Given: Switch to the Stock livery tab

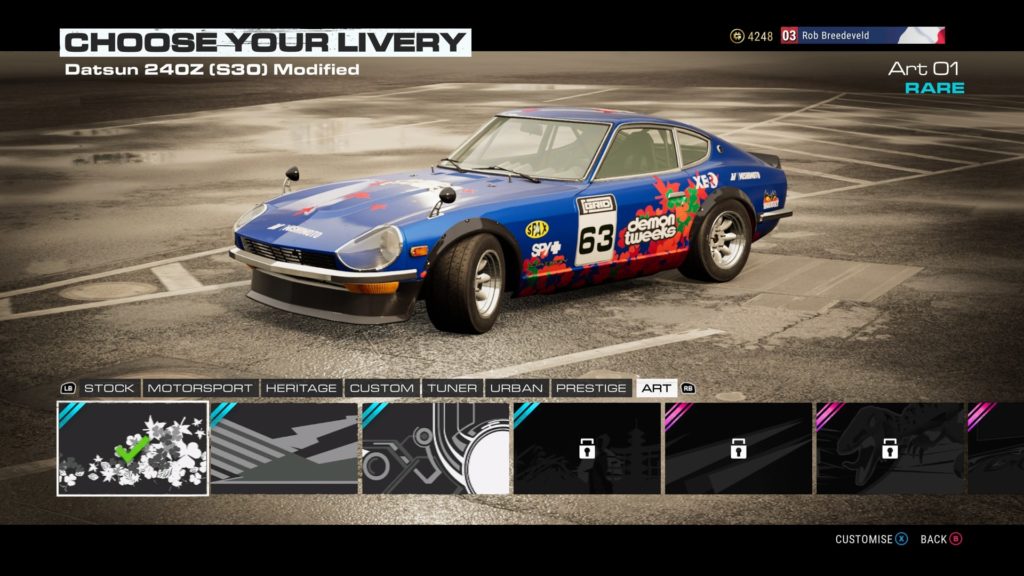Looking at the screenshot, I should (x=108, y=388).
